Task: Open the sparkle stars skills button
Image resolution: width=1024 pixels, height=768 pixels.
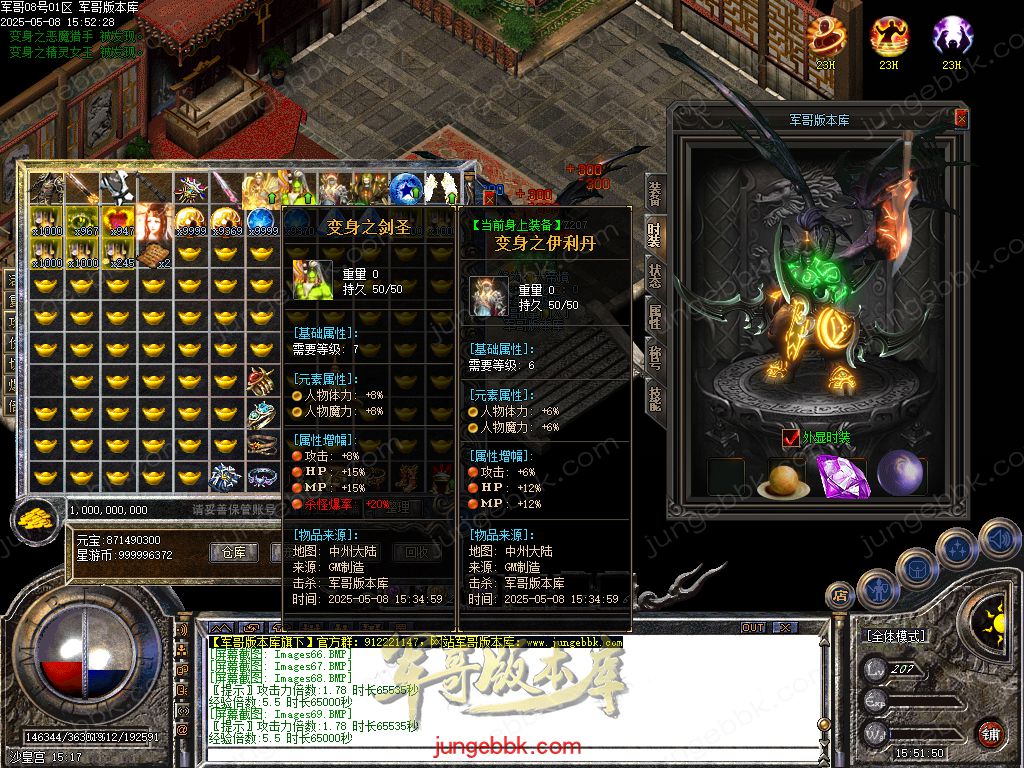Action: [x=958, y=546]
